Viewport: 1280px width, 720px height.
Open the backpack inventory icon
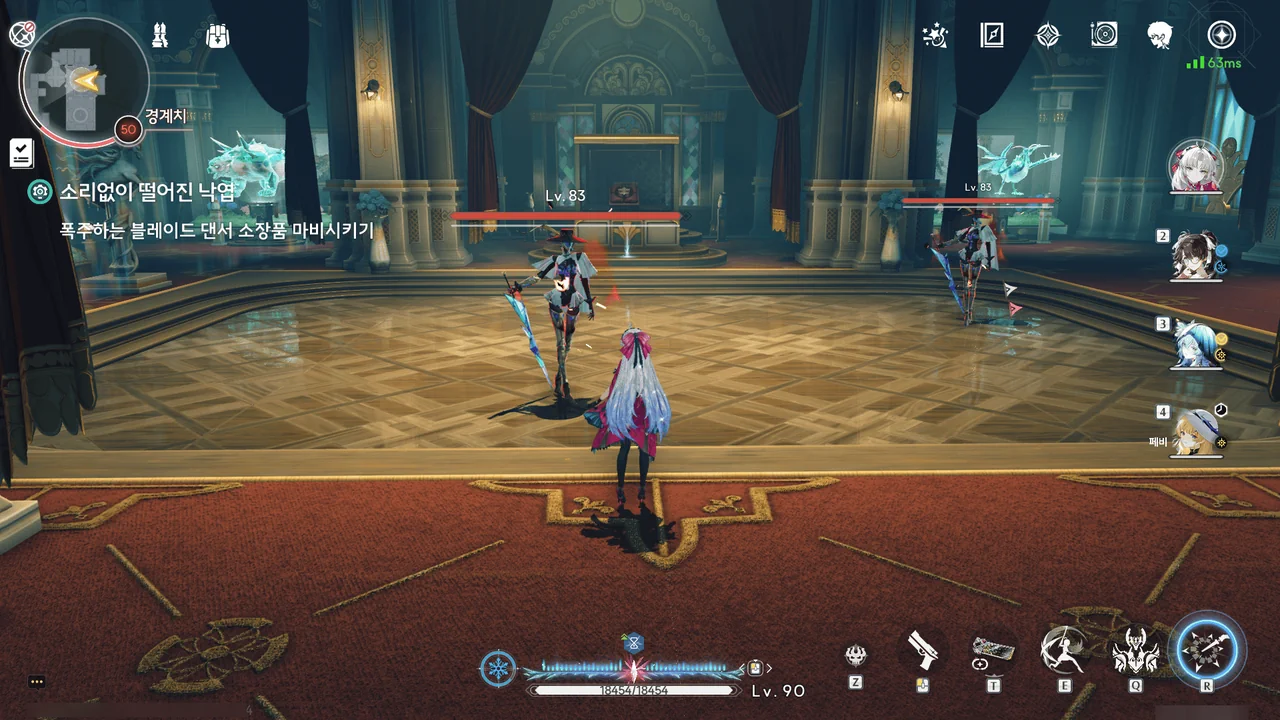(x=217, y=36)
